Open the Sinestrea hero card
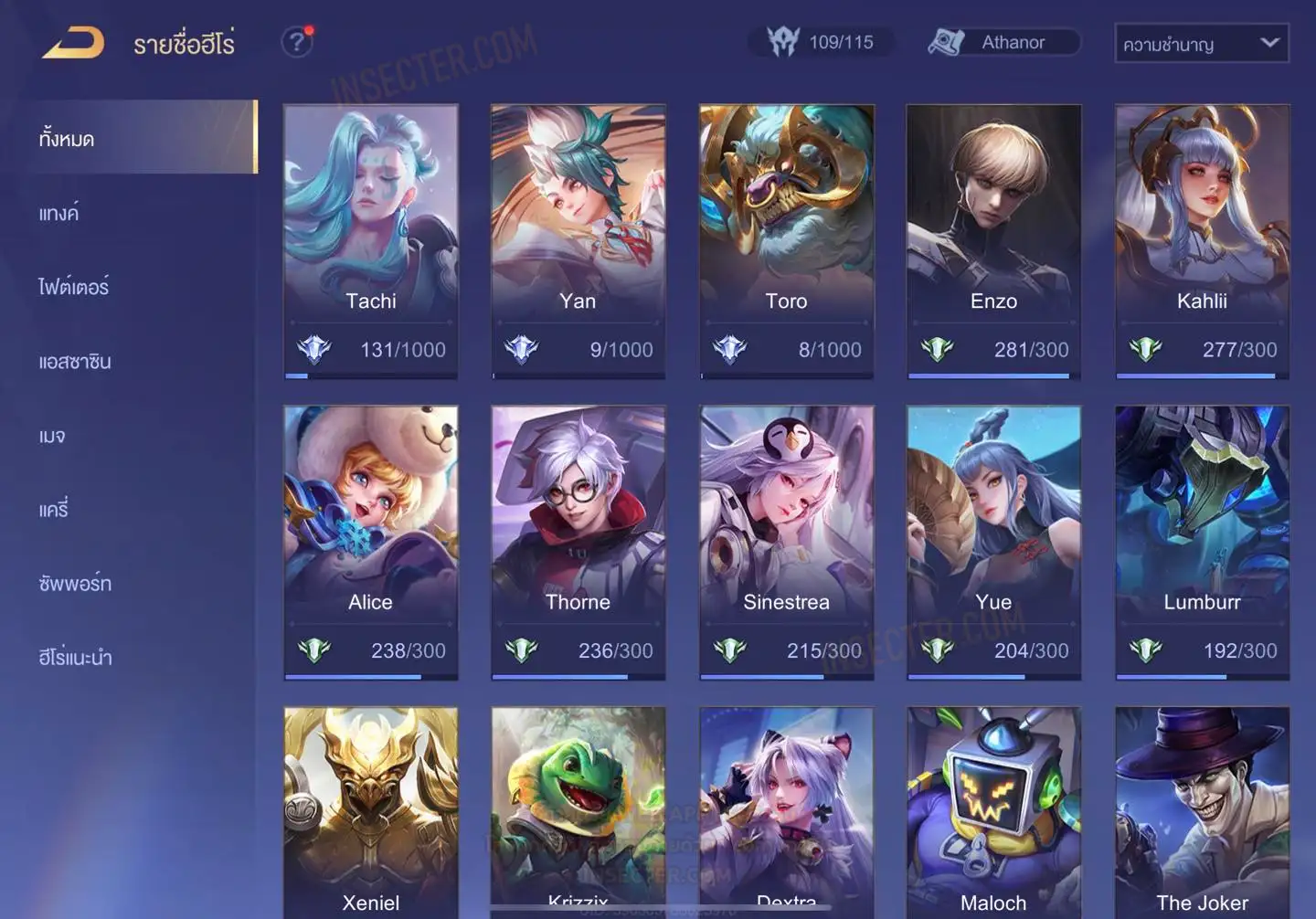This screenshot has width=1316, height=919. (786, 542)
